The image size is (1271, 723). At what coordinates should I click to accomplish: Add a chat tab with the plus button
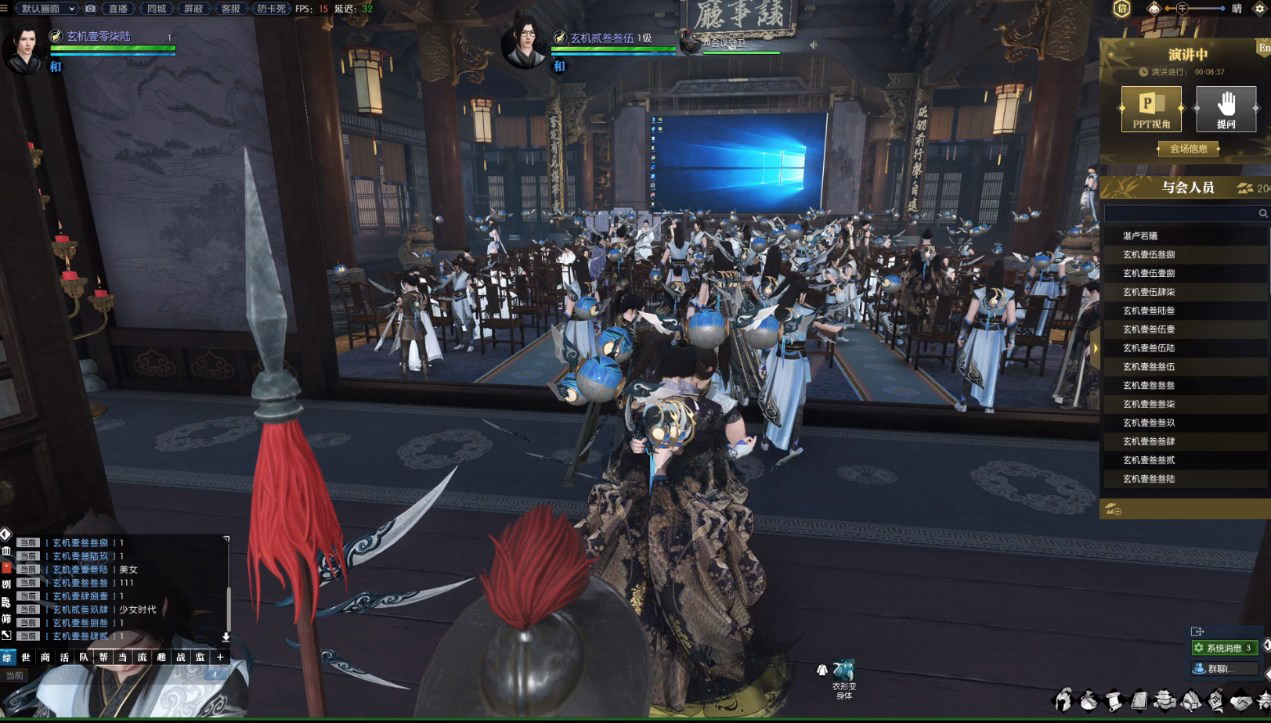220,657
